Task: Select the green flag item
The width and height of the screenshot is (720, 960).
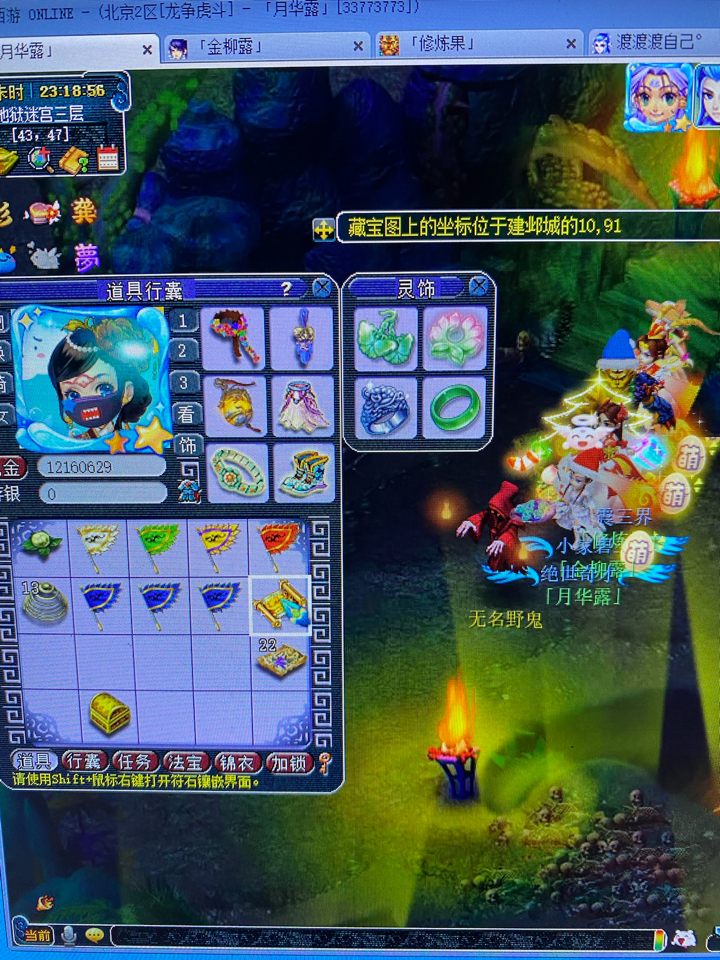Action: coord(160,546)
